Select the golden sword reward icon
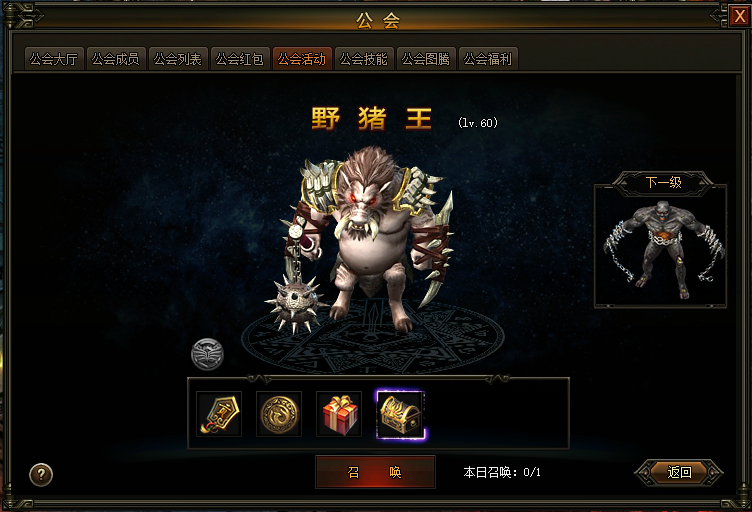Viewport: 752px width, 512px height. point(219,414)
